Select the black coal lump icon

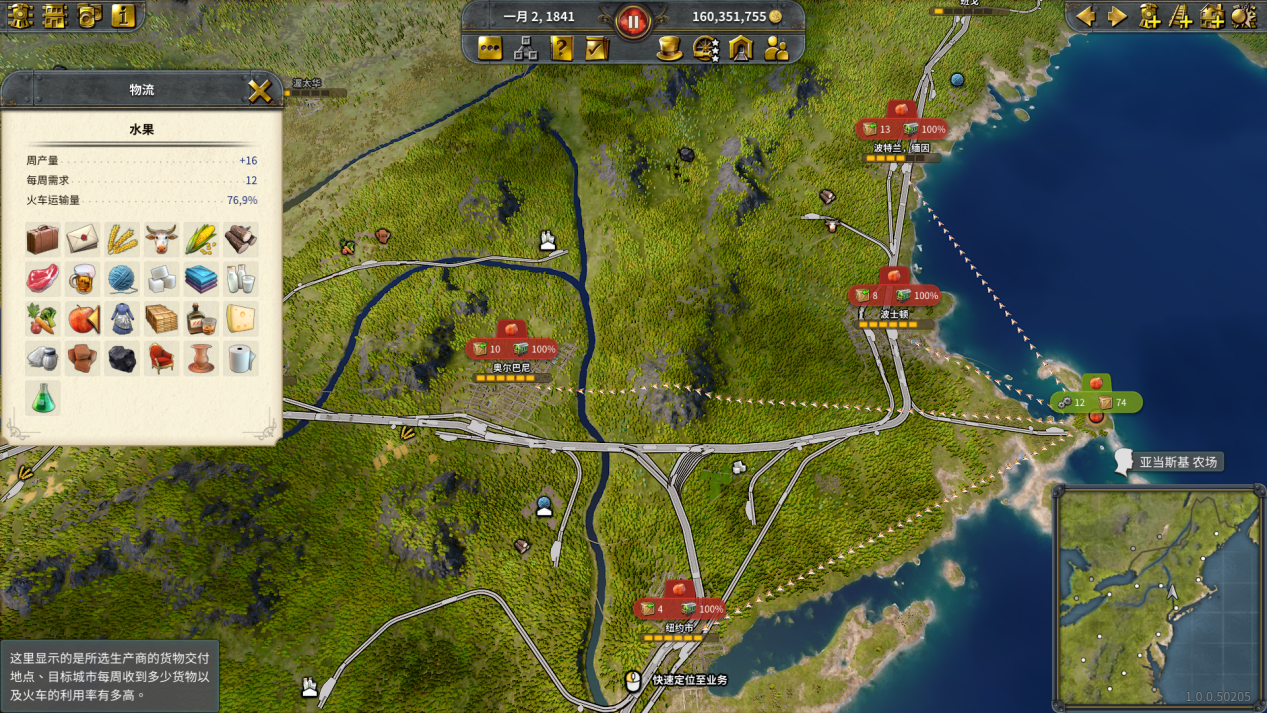pyautogui.click(x=122, y=358)
